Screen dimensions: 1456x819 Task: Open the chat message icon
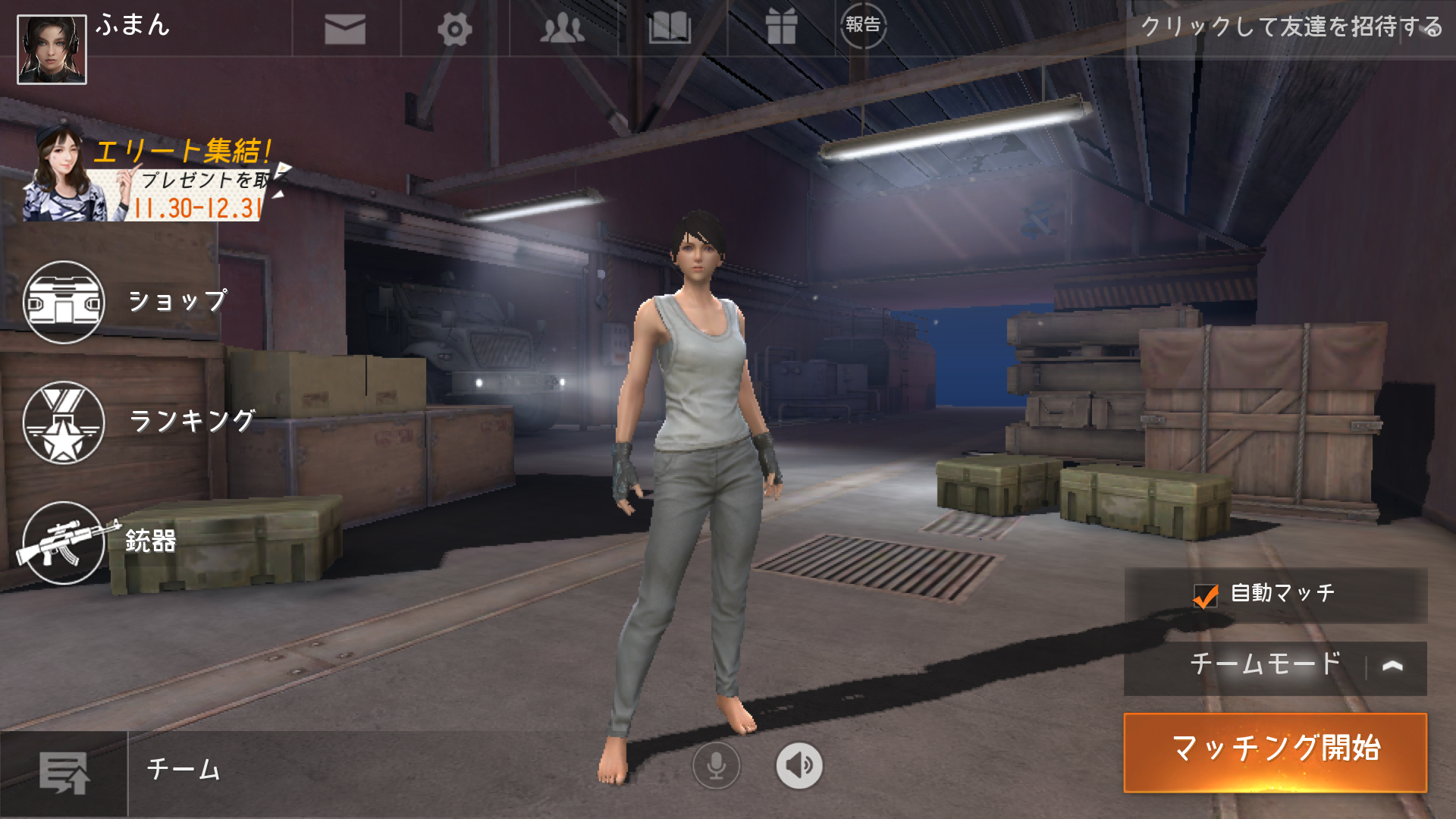click(64, 773)
